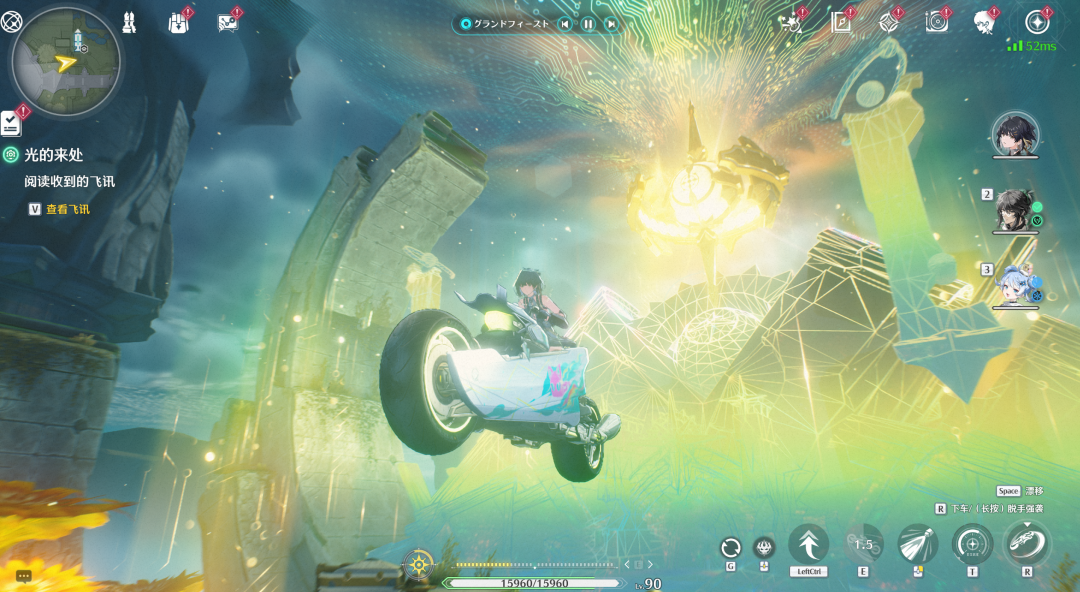Open the twin towers icon in top bar
Image resolution: width=1080 pixels, height=592 pixels.
click(129, 21)
